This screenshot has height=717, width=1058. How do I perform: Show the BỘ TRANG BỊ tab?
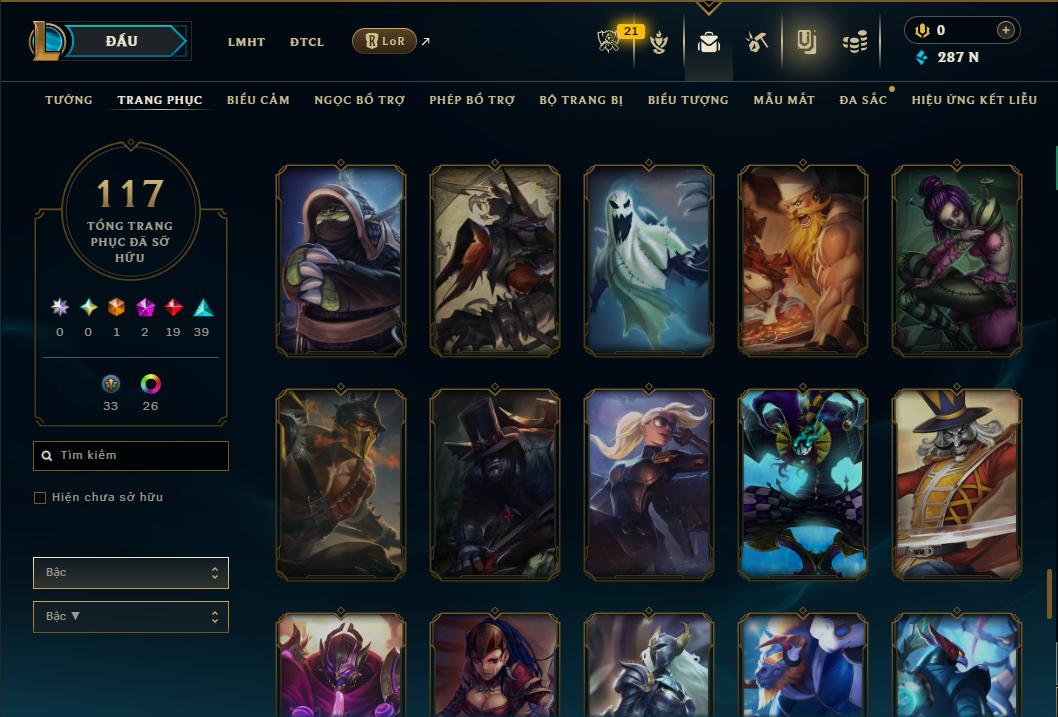pyautogui.click(x=581, y=100)
